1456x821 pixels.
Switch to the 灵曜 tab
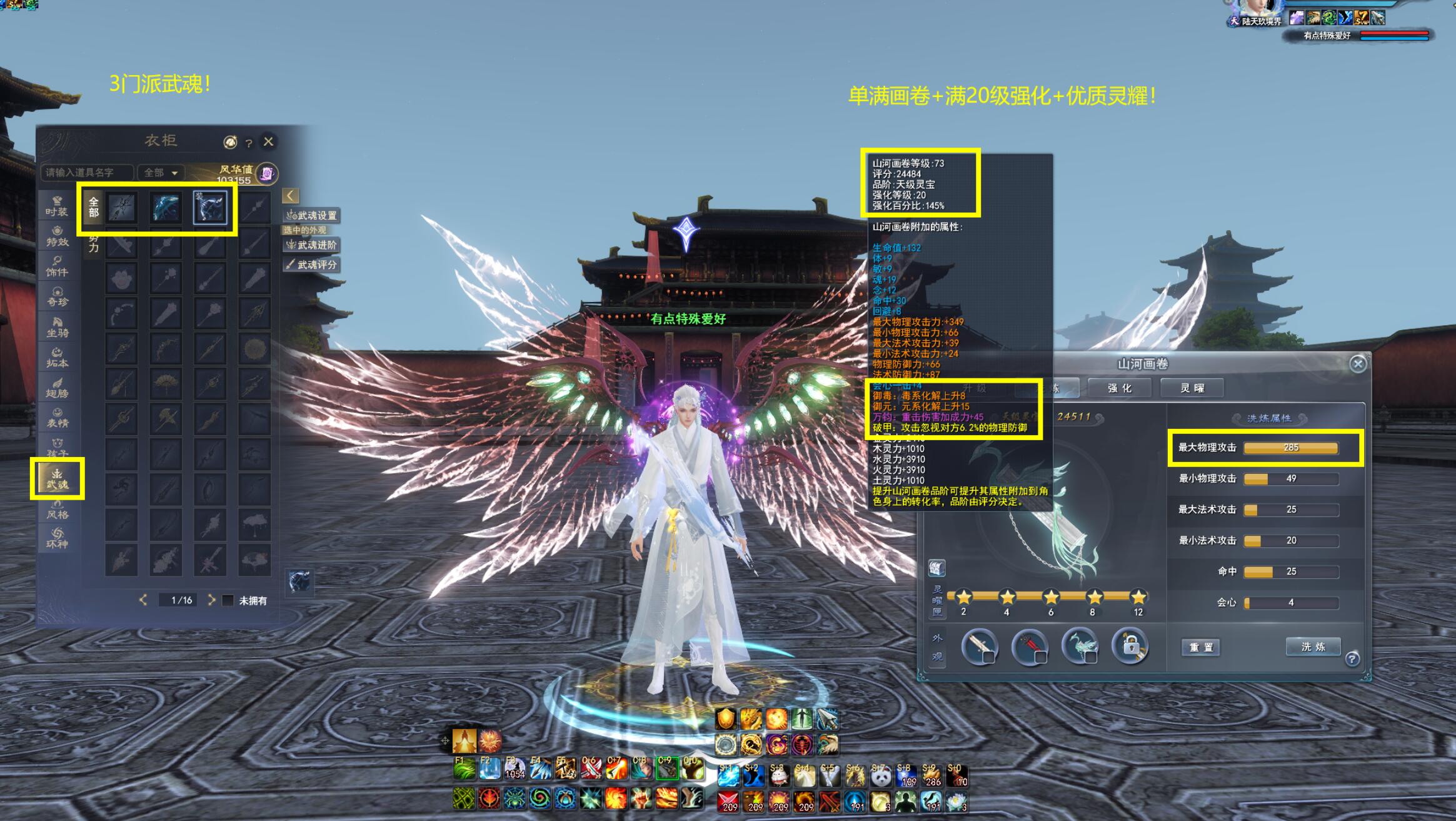tap(1192, 388)
